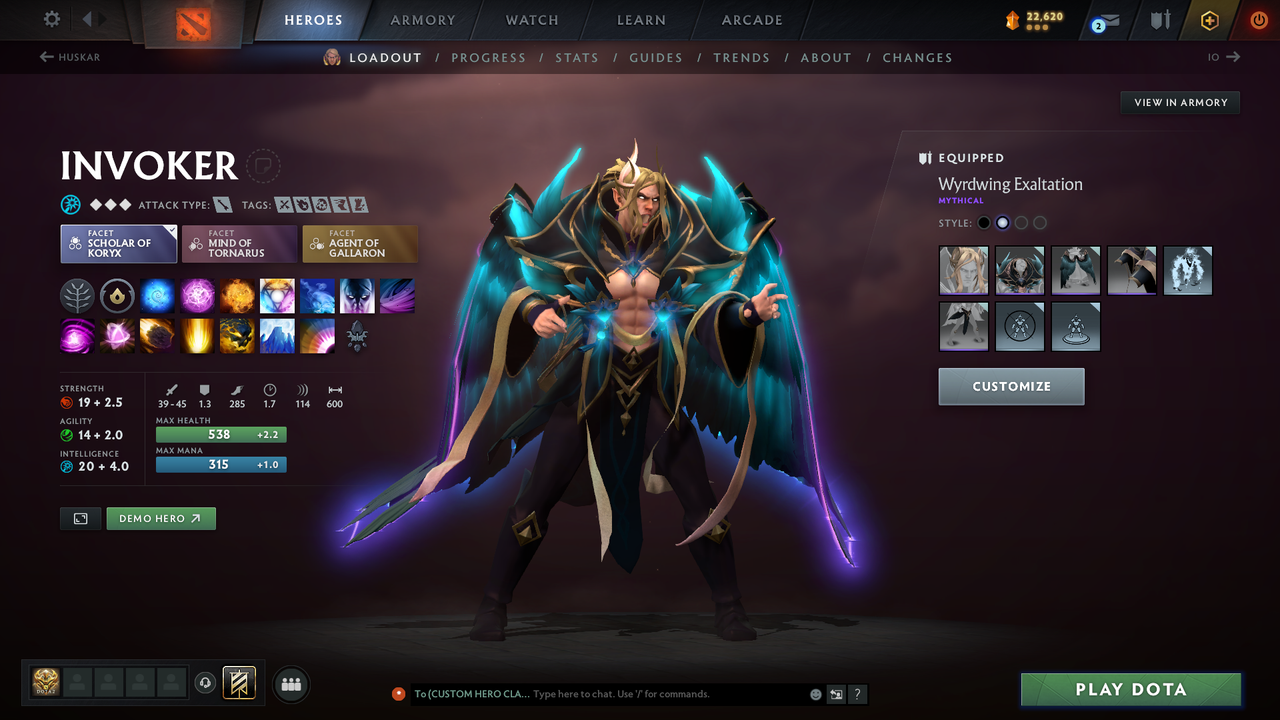
Task: Open the Armory shield-and-sword icon
Action: 1158,19
